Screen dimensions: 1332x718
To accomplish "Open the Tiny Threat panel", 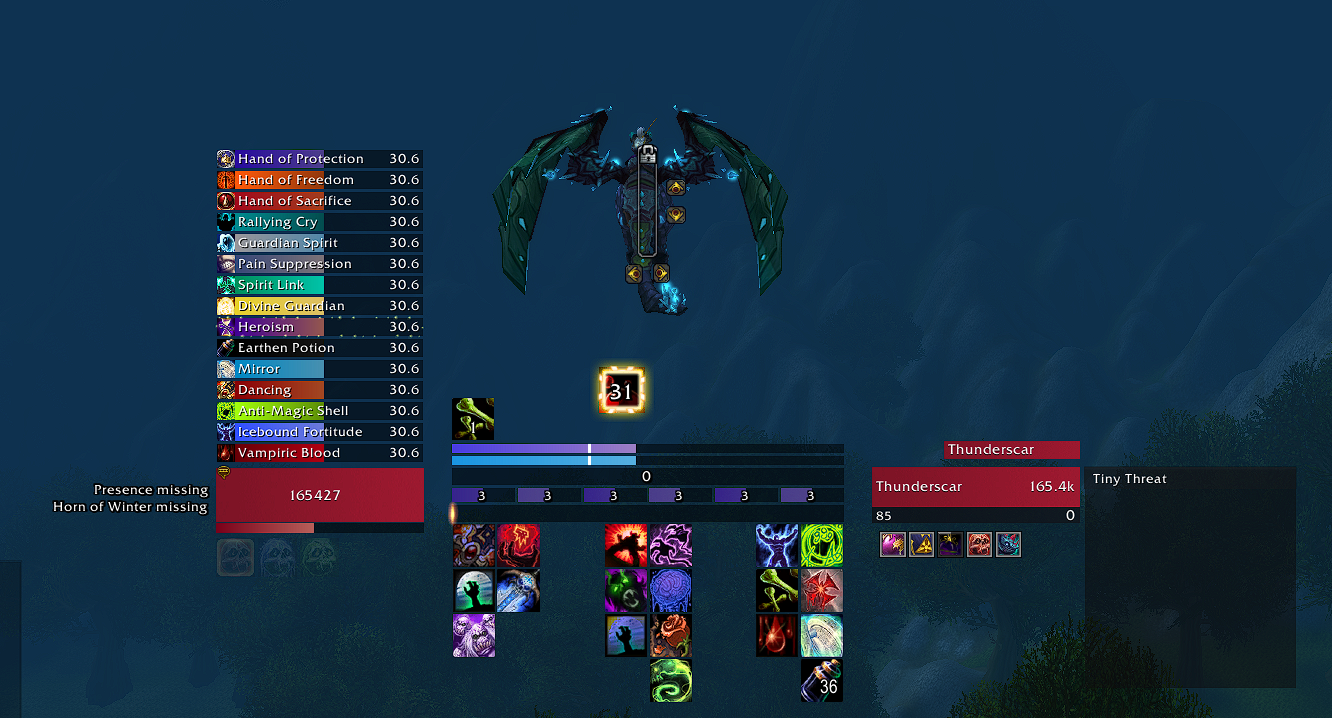I will tap(1190, 576).
